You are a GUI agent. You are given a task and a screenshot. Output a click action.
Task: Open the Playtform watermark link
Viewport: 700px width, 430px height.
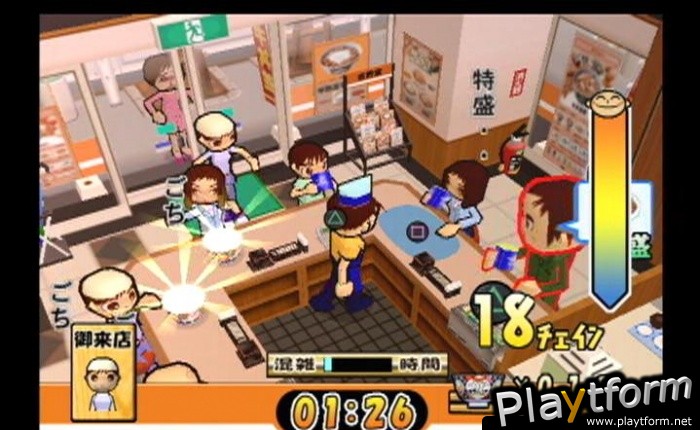tap(594, 404)
